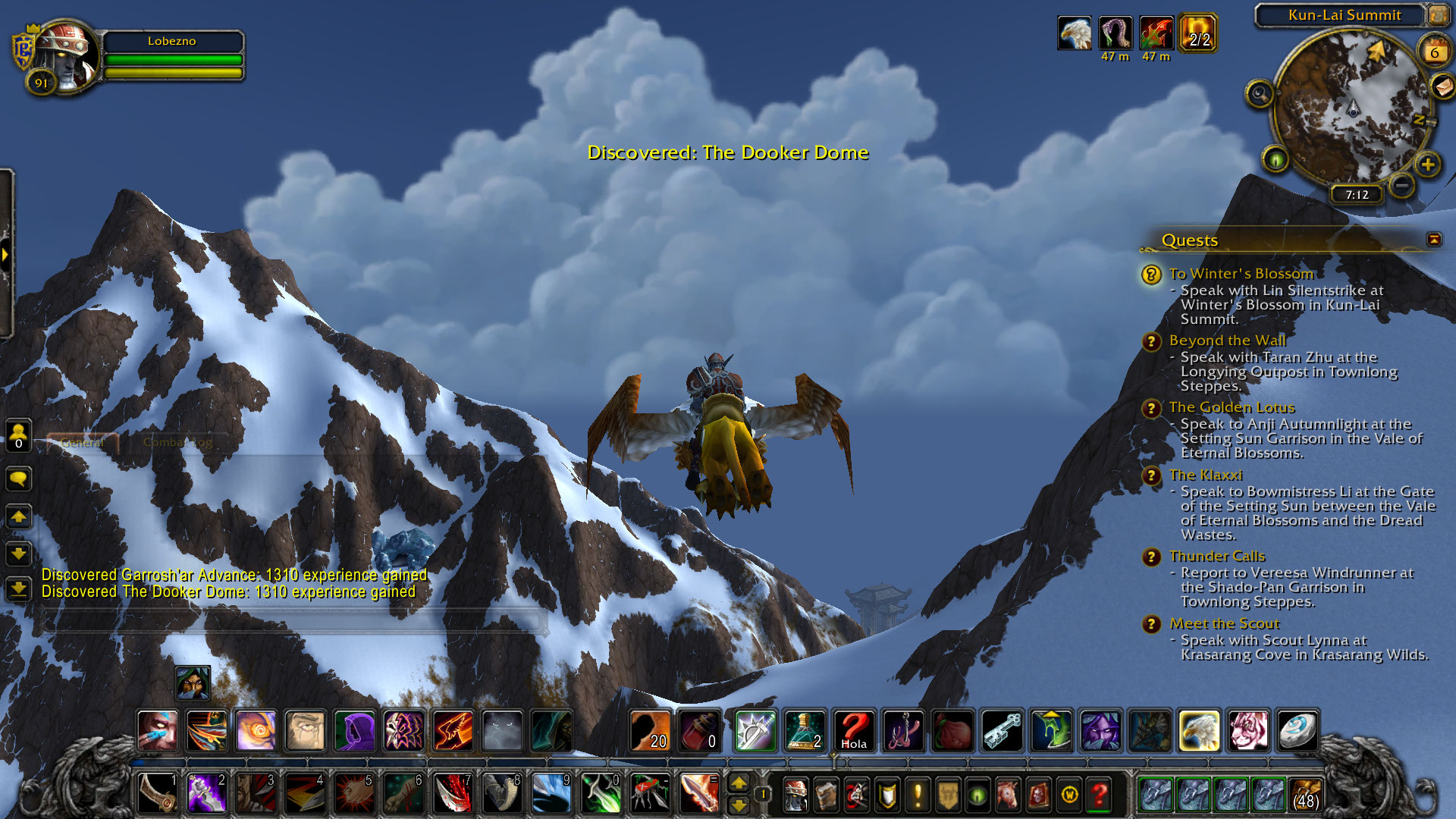Open the calendar button showing day 6
Viewport: 1456px width, 819px height.
1434,52
